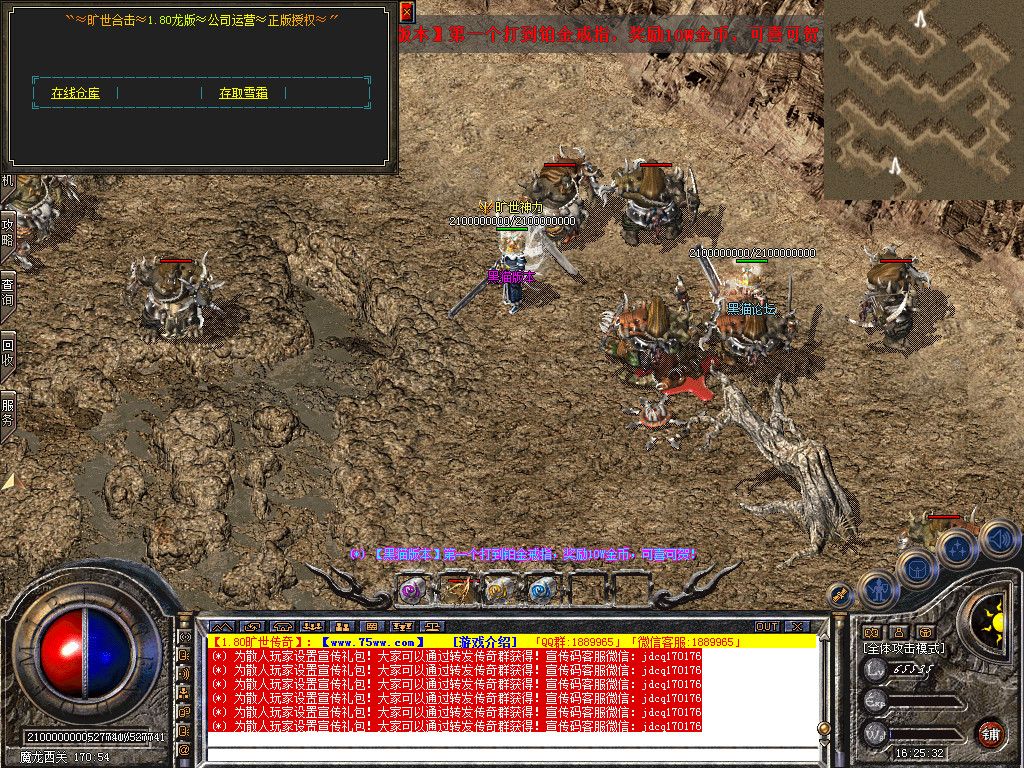Use the blue swirl scroll in the belt
The height and width of the screenshot is (768, 1024).
(x=541, y=591)
